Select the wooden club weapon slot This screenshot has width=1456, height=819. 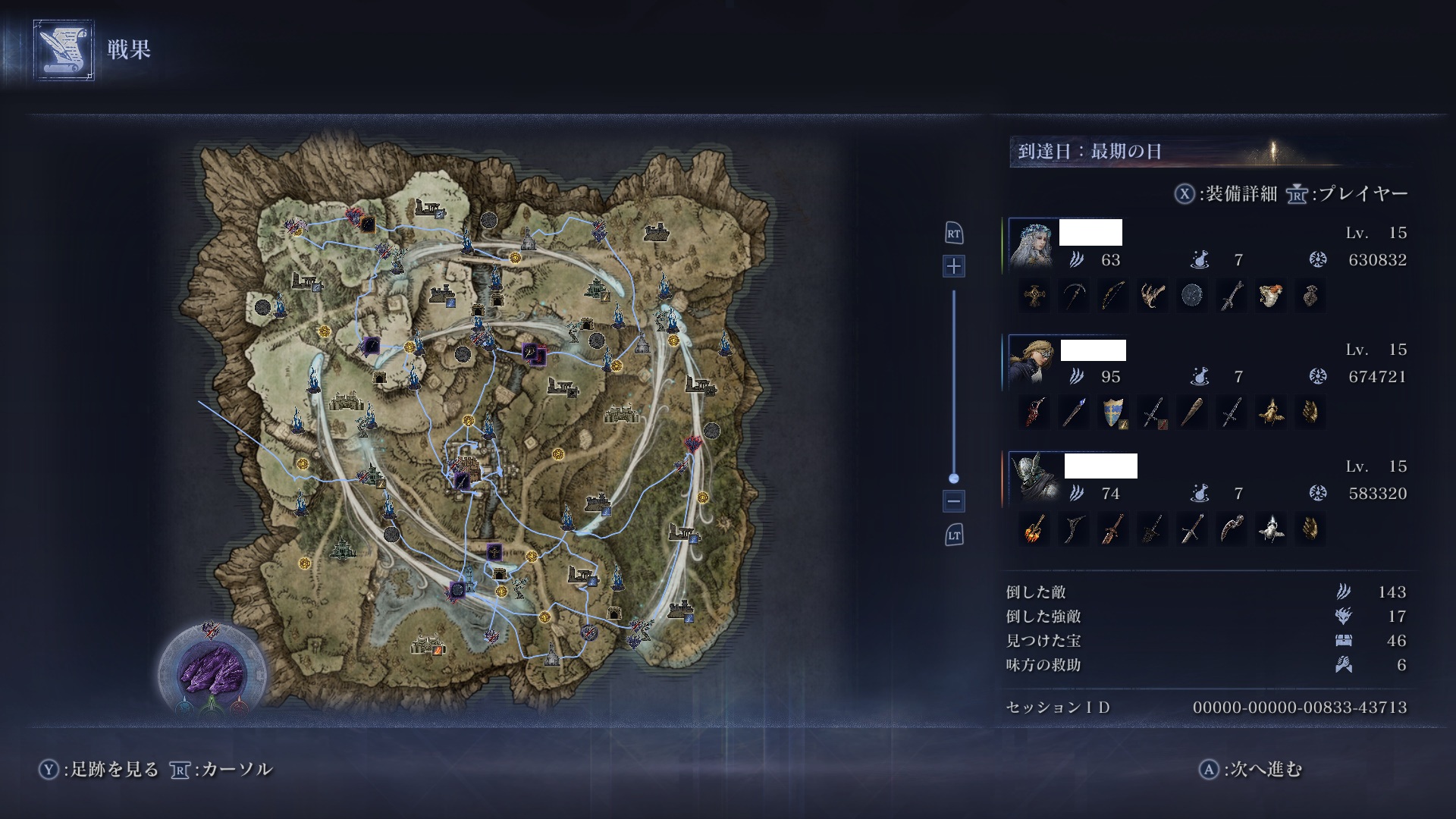[x=1192, y=412]
